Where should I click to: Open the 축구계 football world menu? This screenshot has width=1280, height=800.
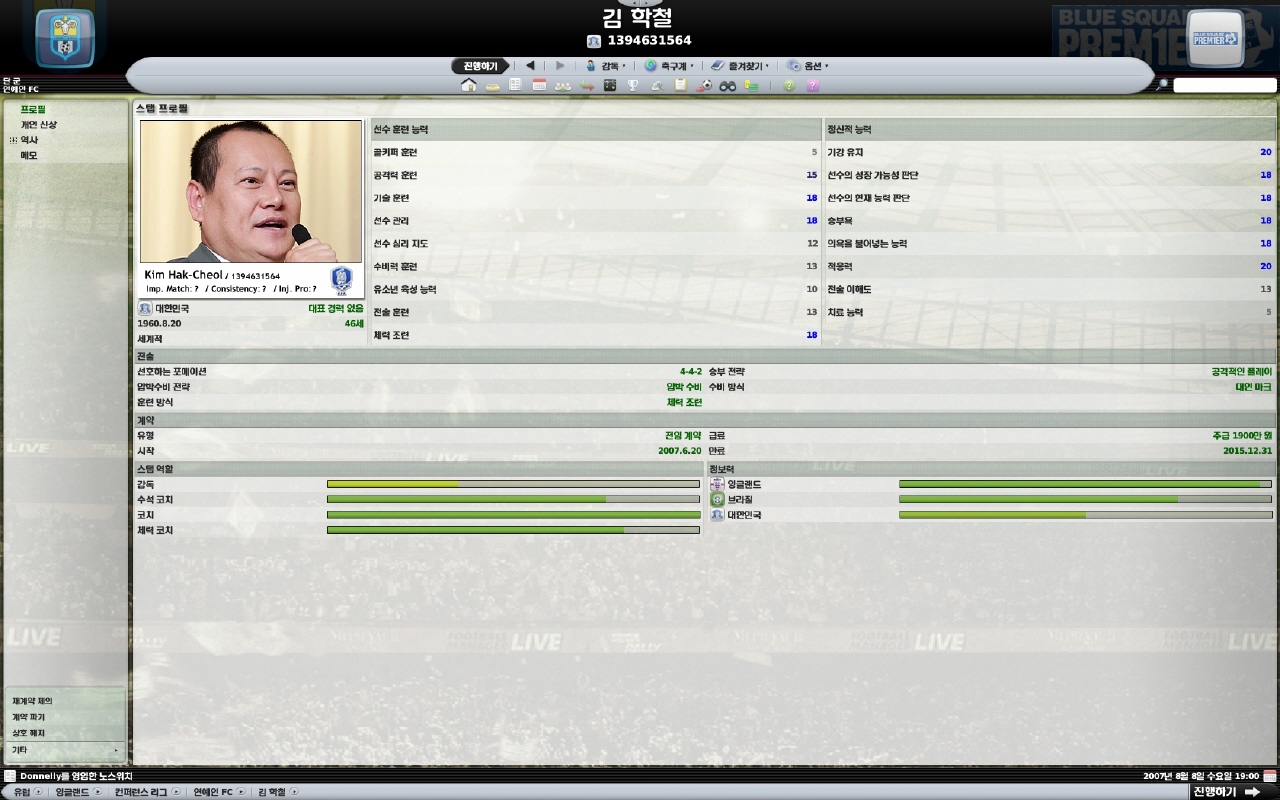pyautogui.click(x=669, y=66)
